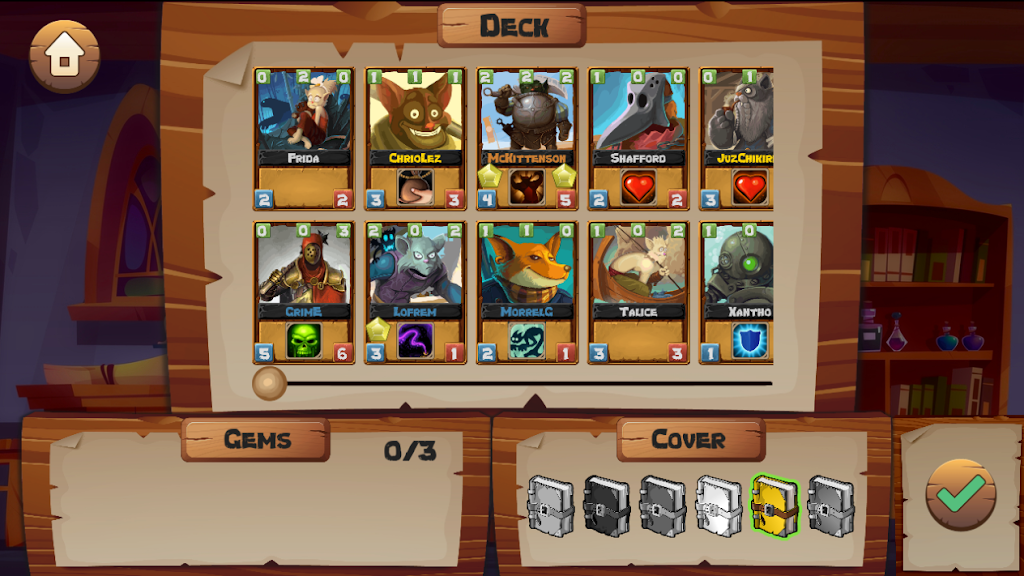The width and height of the screenshot is (1024, 576).
Task: Confirm the deck with the green checkmark
Action: [x=960, y=495]
